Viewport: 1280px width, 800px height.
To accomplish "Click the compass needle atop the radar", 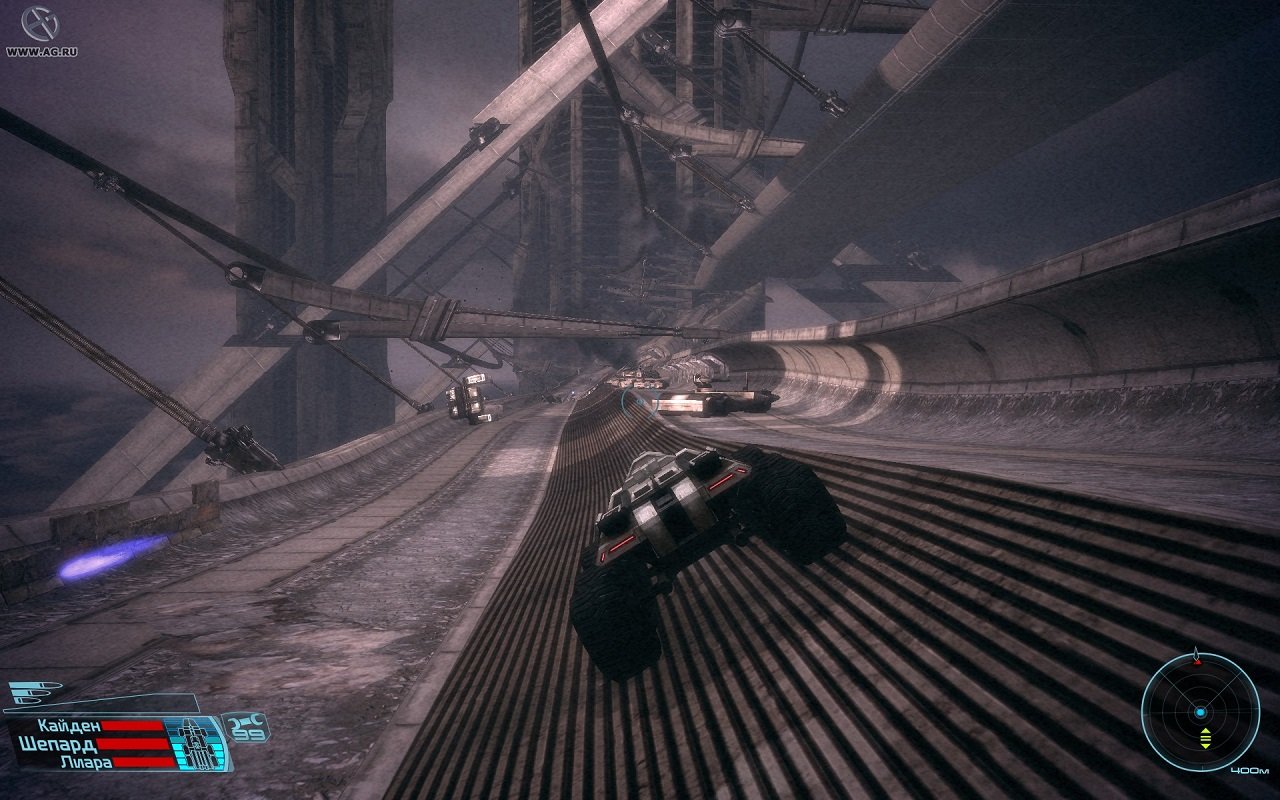I will pos(1197,651).
